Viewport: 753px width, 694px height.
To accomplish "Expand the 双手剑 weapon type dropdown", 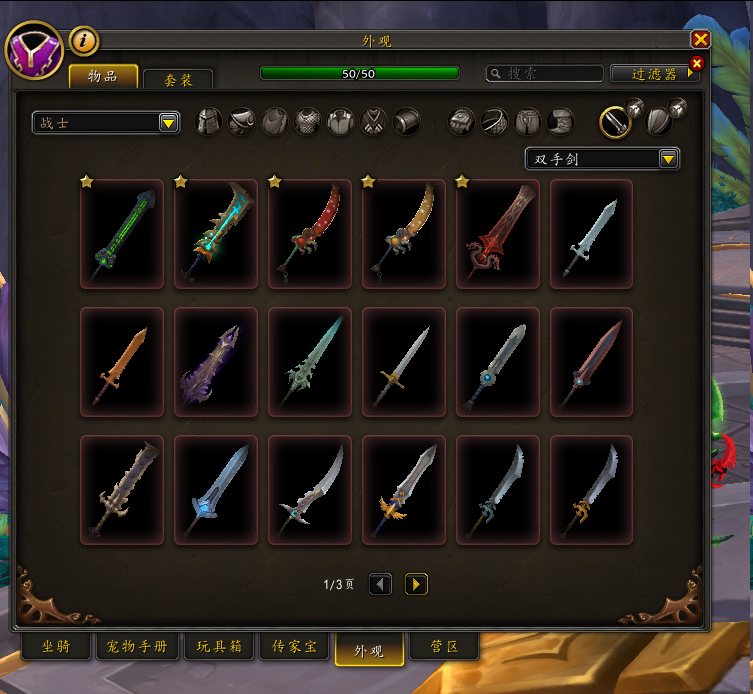I will pyautogui.click(x=603, y=159).
